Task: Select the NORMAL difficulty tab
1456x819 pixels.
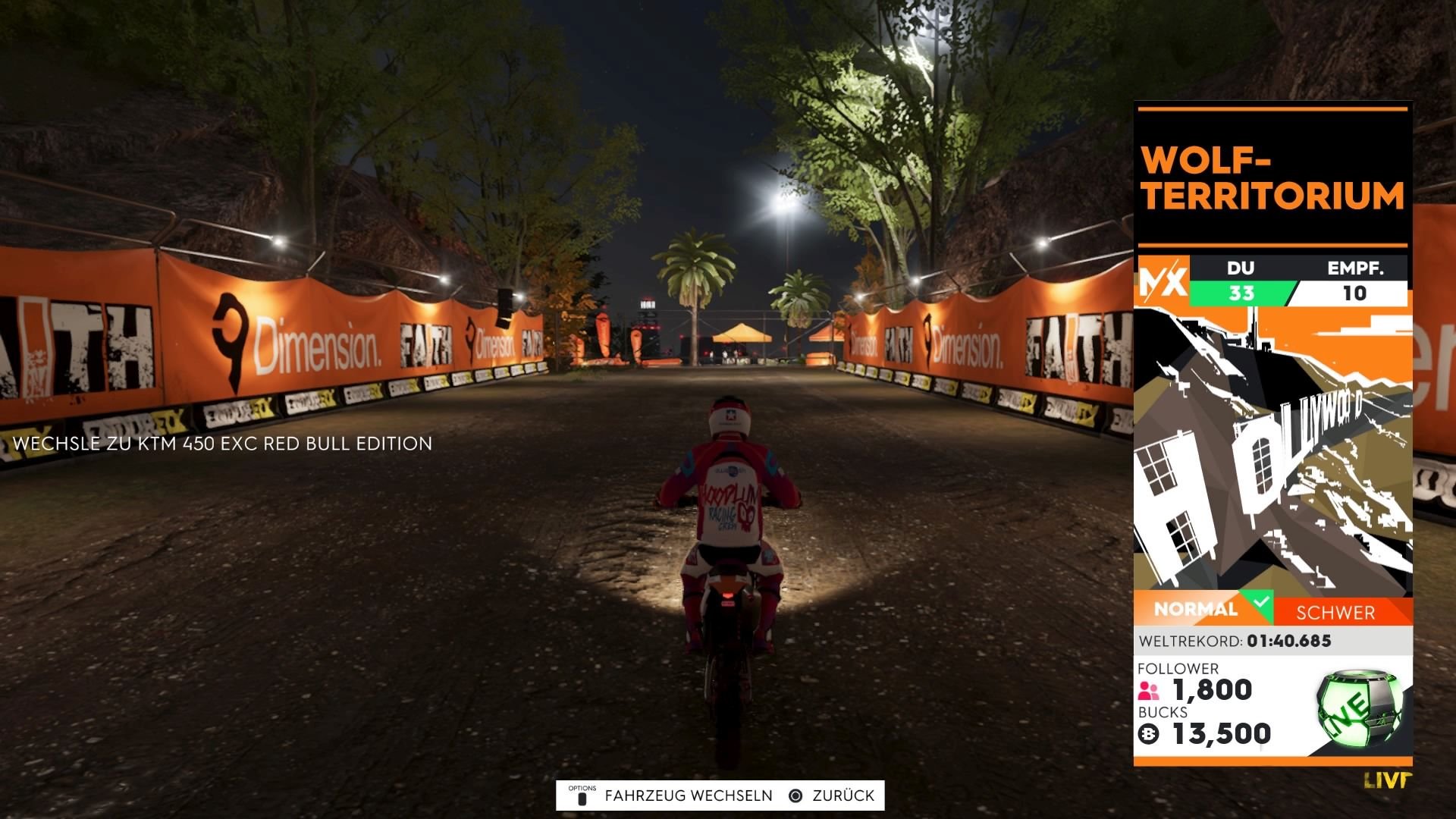Action: coord(1194,607)
